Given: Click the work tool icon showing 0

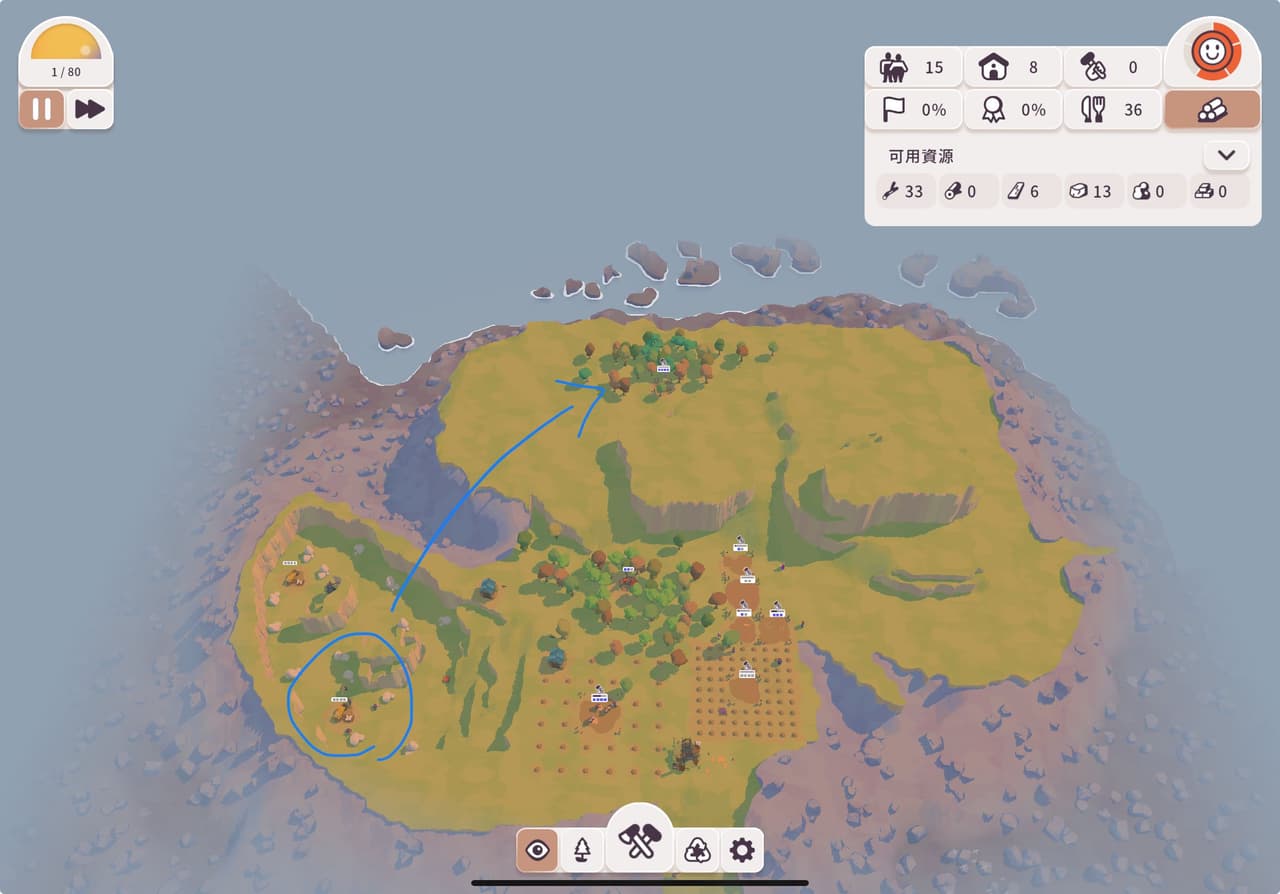Looking at the screenshot, I should coord(1112,68).
